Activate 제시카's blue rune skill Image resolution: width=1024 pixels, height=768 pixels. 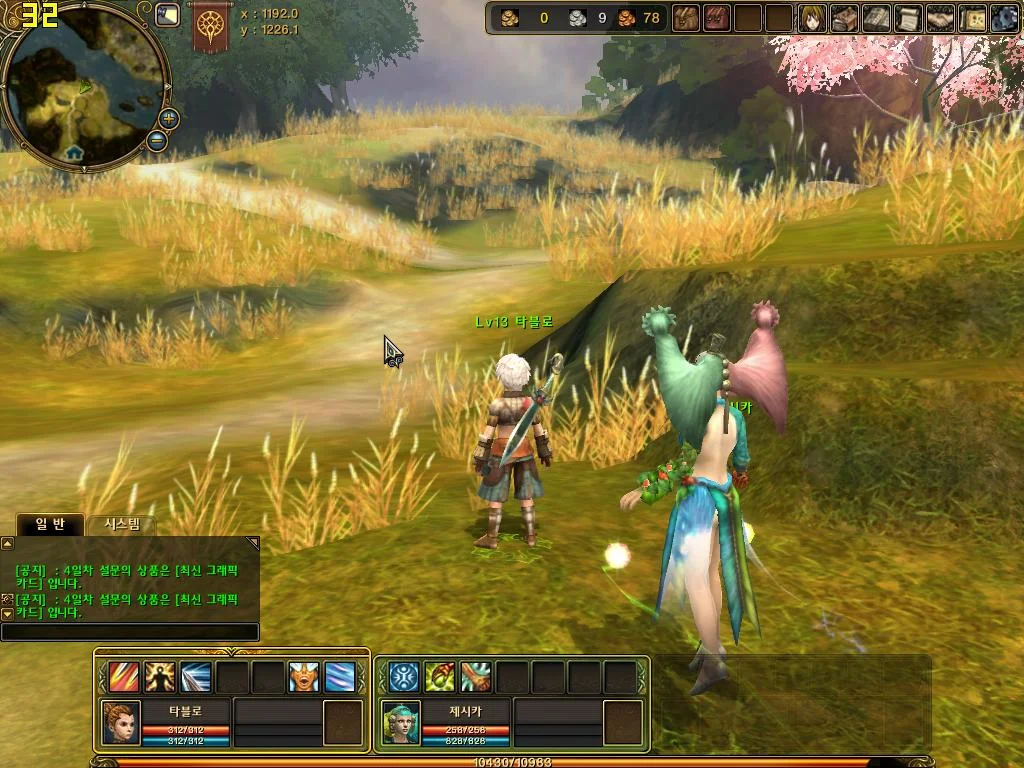[x=404, y=677]
